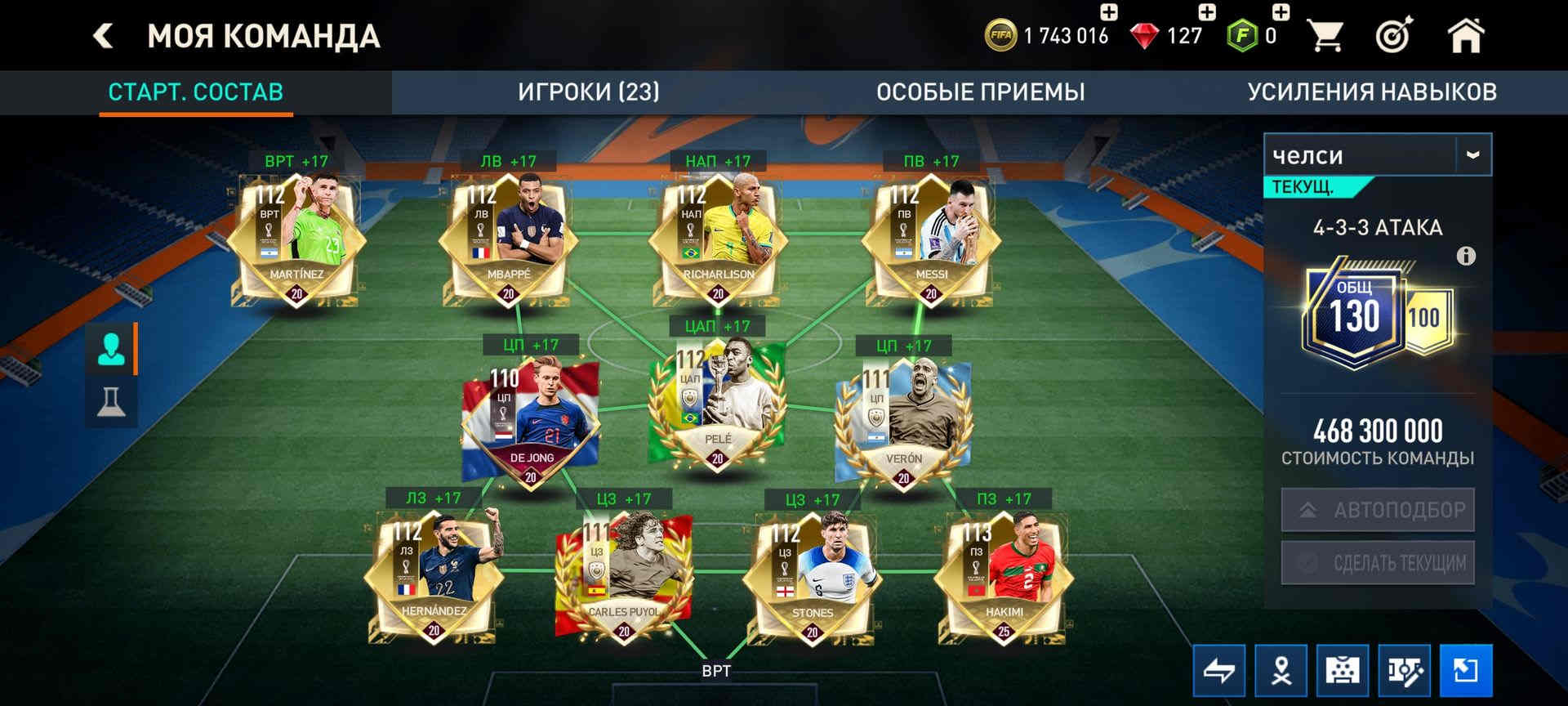The width and height of the screenshot is (1568, 706).
Task: Open the chemistry flask side tab
Action: [x=111, y=401]
